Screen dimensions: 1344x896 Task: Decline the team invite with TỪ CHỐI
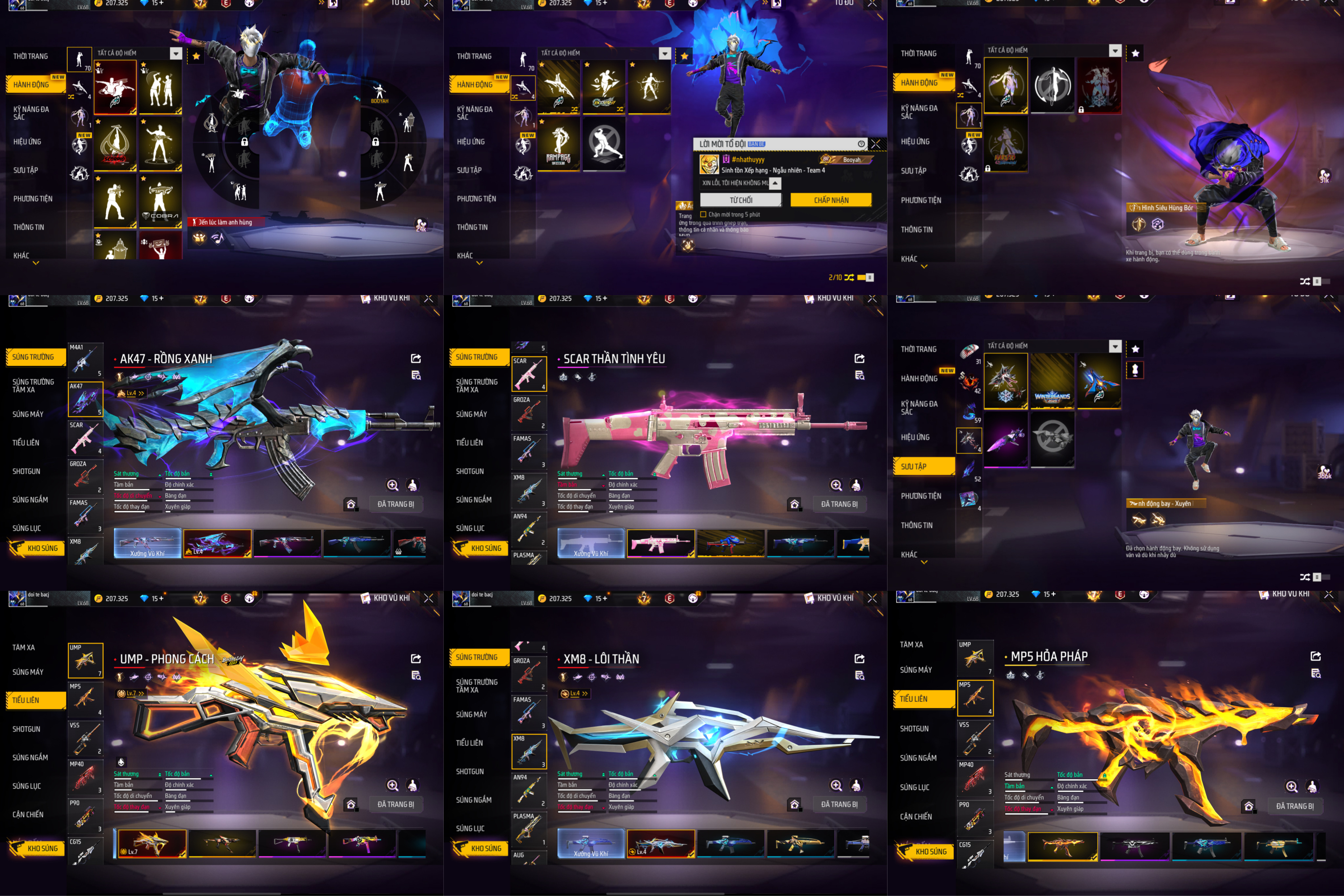[740, 200]
